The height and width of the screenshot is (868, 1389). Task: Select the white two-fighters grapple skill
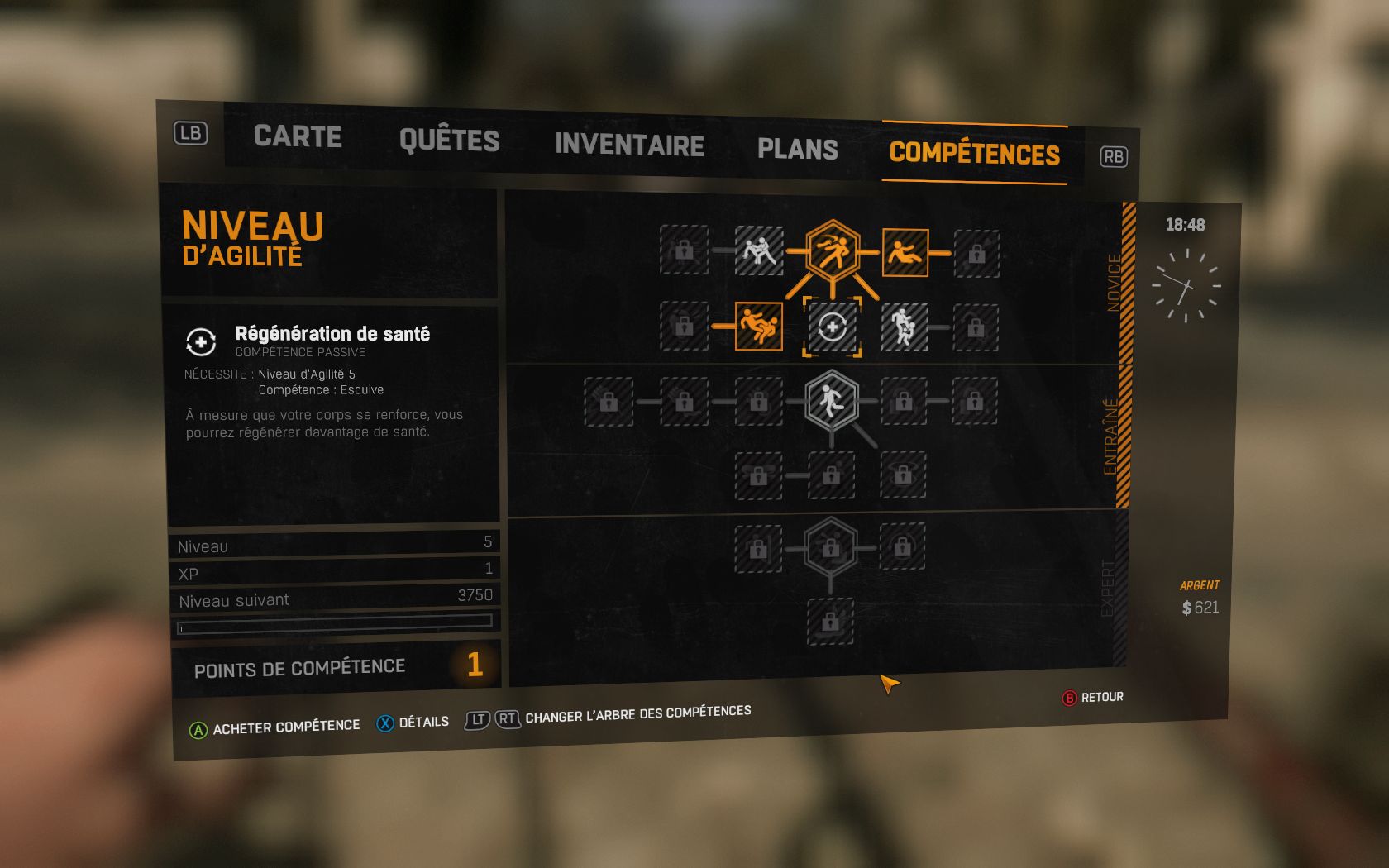pos(759,250)
